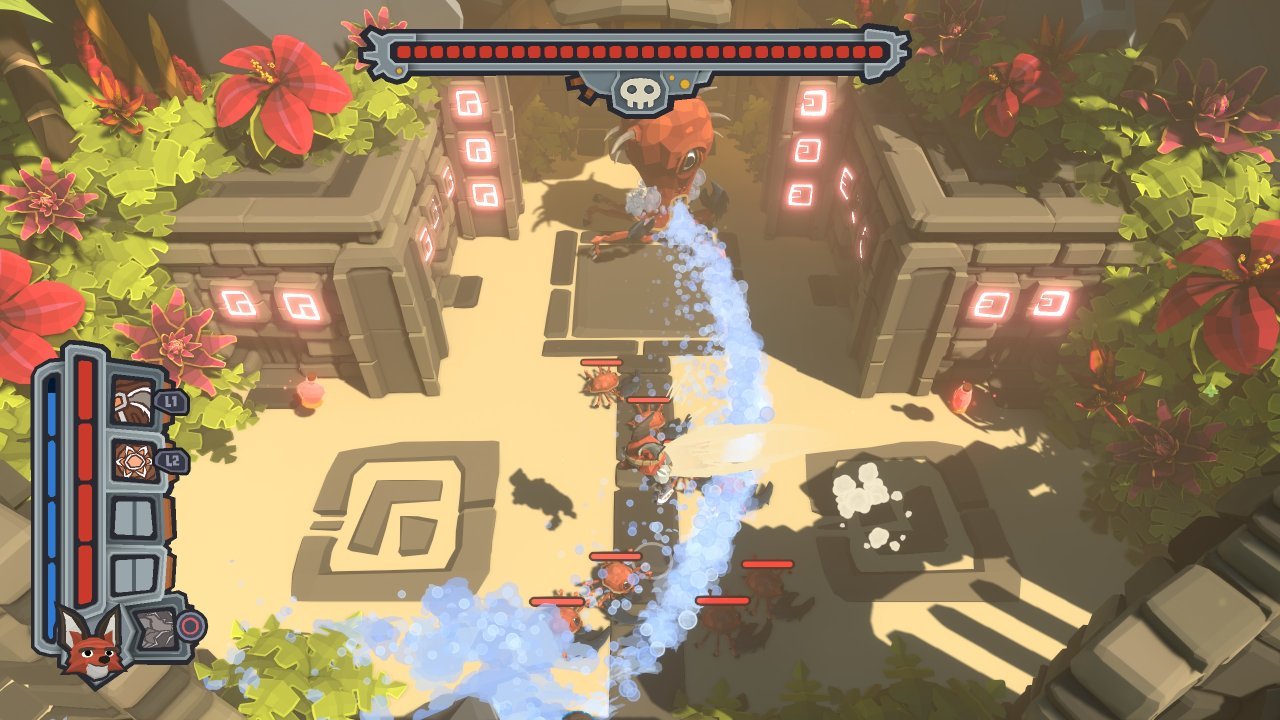Select the gray cracked stone ability icon

151,628
